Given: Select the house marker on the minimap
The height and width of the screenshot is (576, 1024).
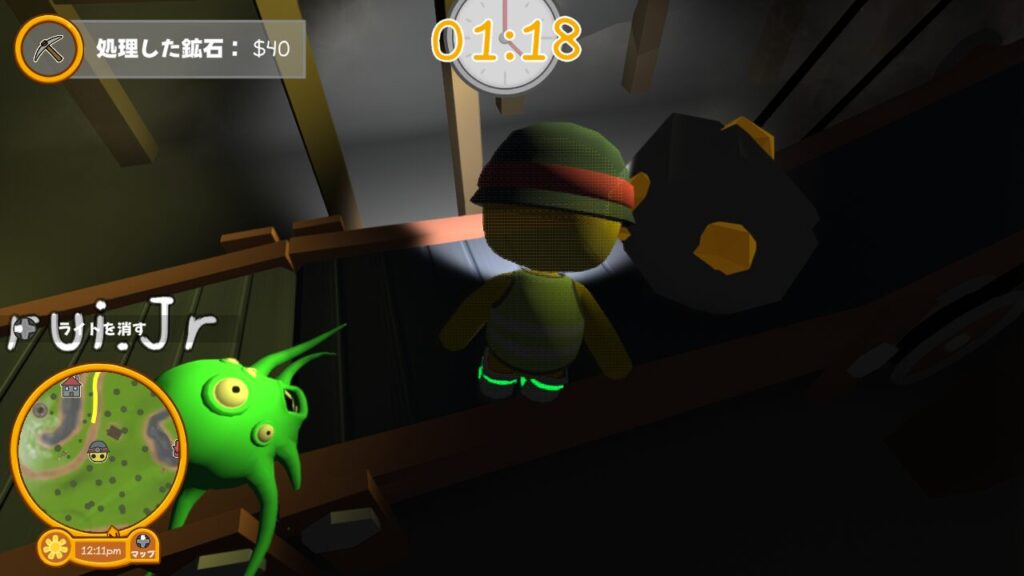Looking at the screenshot, I should click(x=71, y=386).
